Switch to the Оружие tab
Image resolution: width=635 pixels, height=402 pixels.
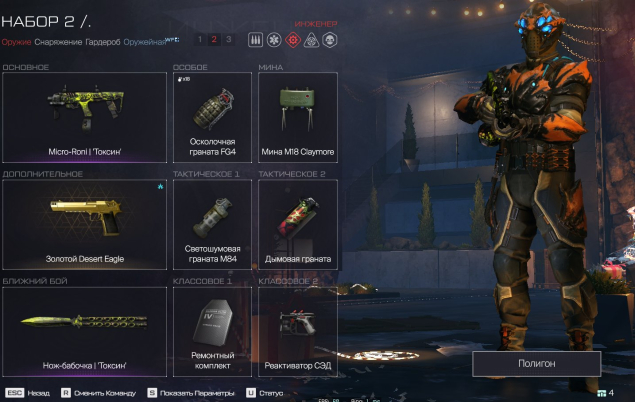[16, 42]
